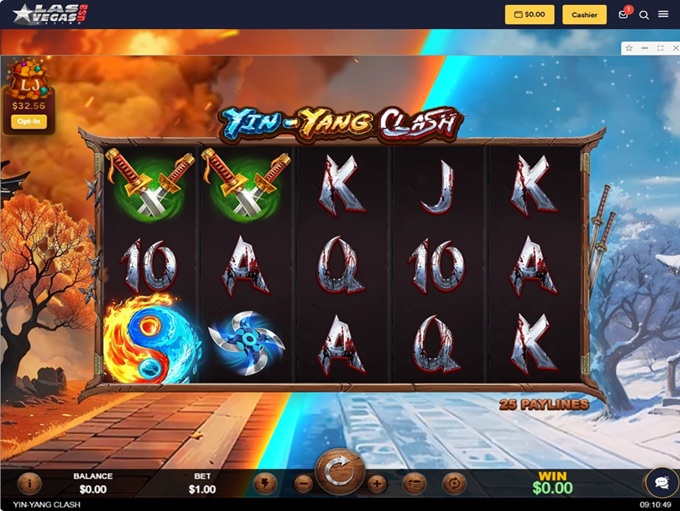Open the live chat bubble
680x511 pixels.
click(661, 482)
